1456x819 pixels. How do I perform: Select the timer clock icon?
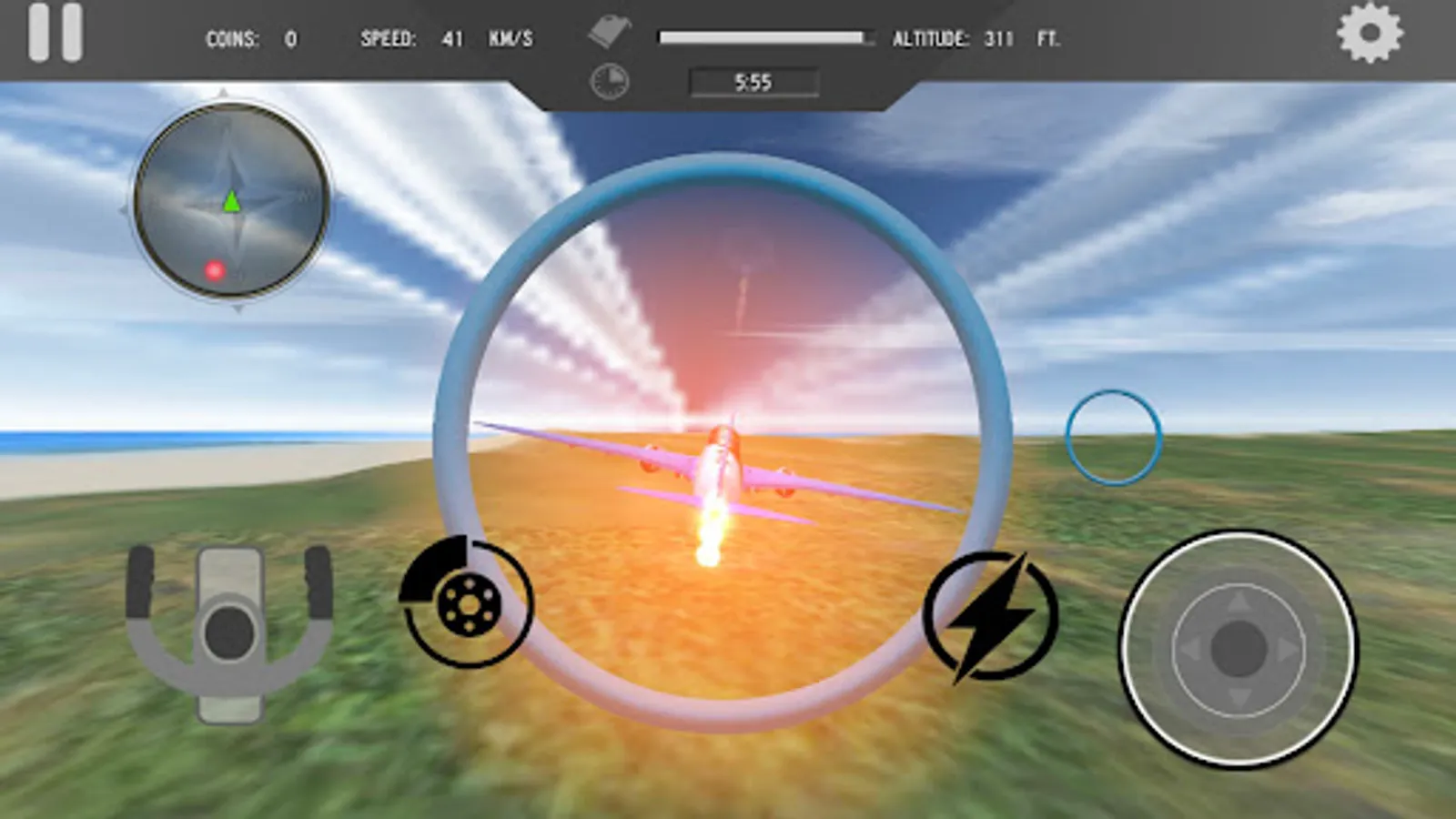click(608, 80)
